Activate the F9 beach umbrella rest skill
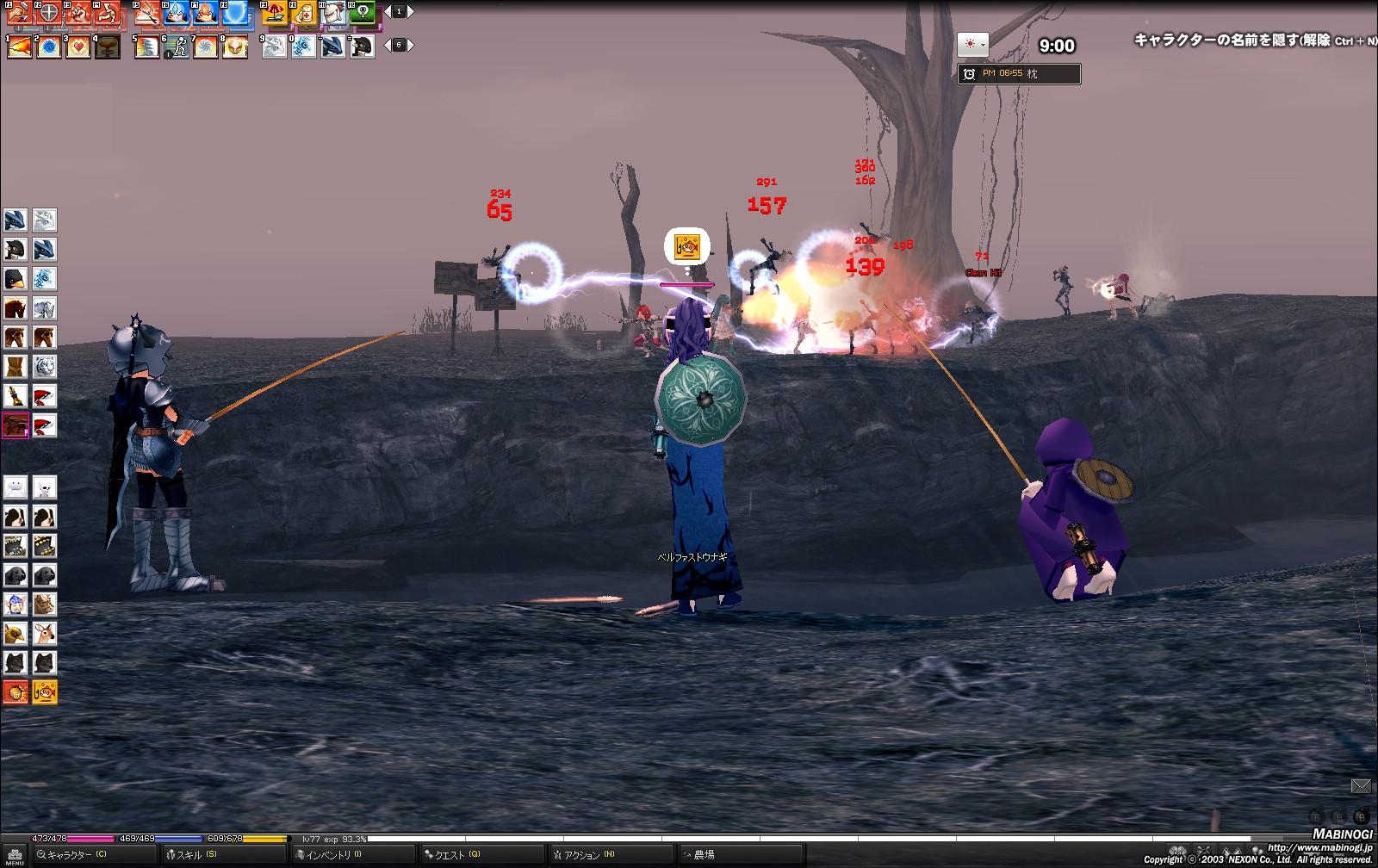Screen dimensions: 1378x868 coord(274,13)
